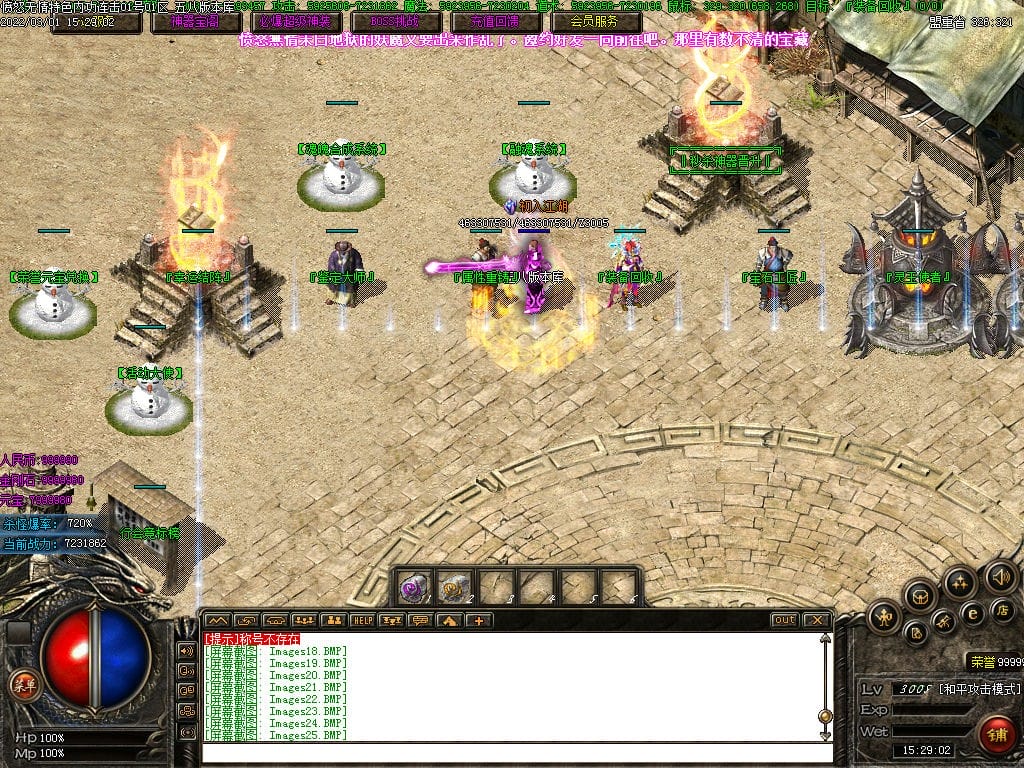Toggle sound with the speaker icon

point(1000,577)
